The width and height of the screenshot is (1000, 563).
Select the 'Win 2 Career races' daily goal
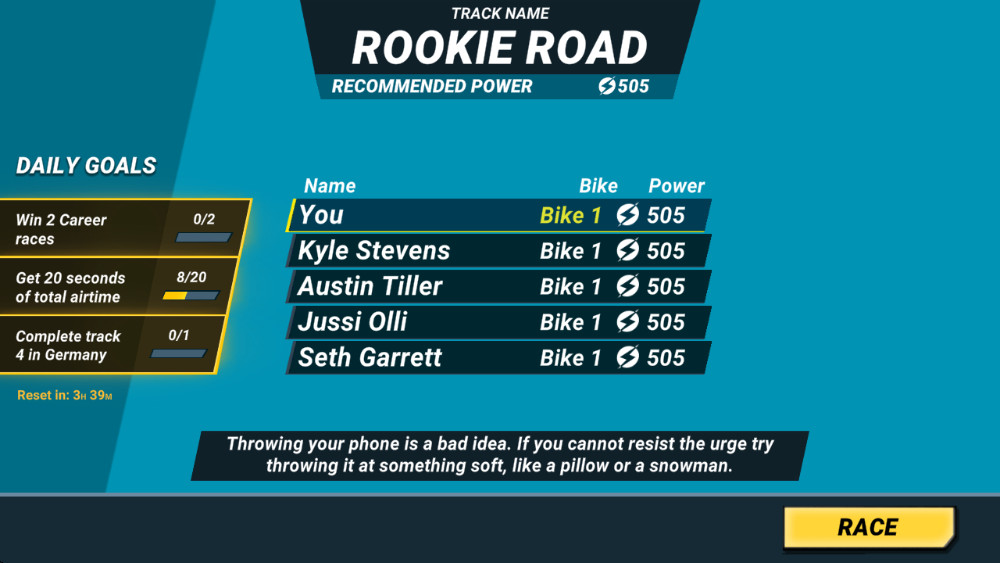point(123,229)
